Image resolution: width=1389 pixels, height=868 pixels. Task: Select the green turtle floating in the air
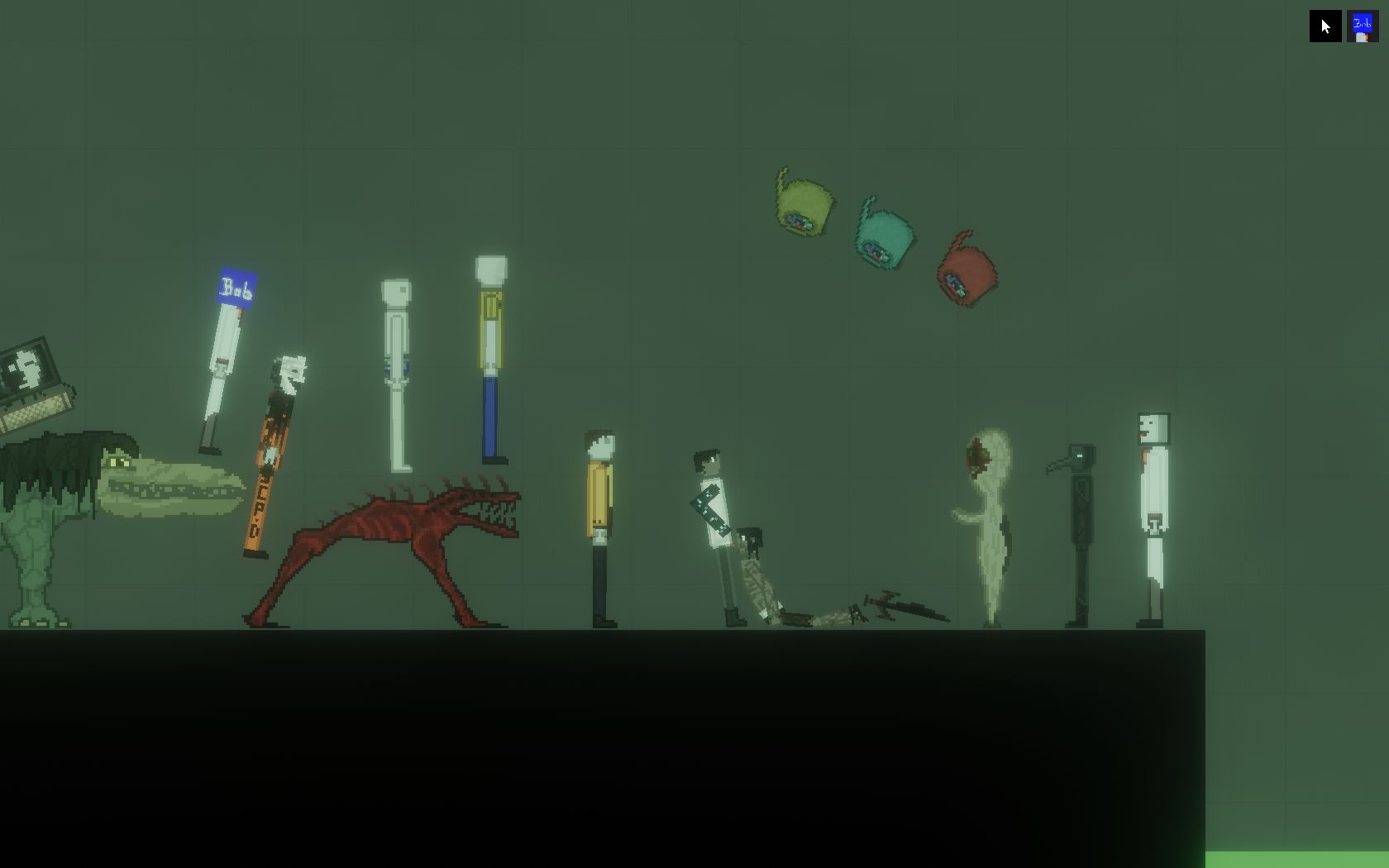click(800, 207)
